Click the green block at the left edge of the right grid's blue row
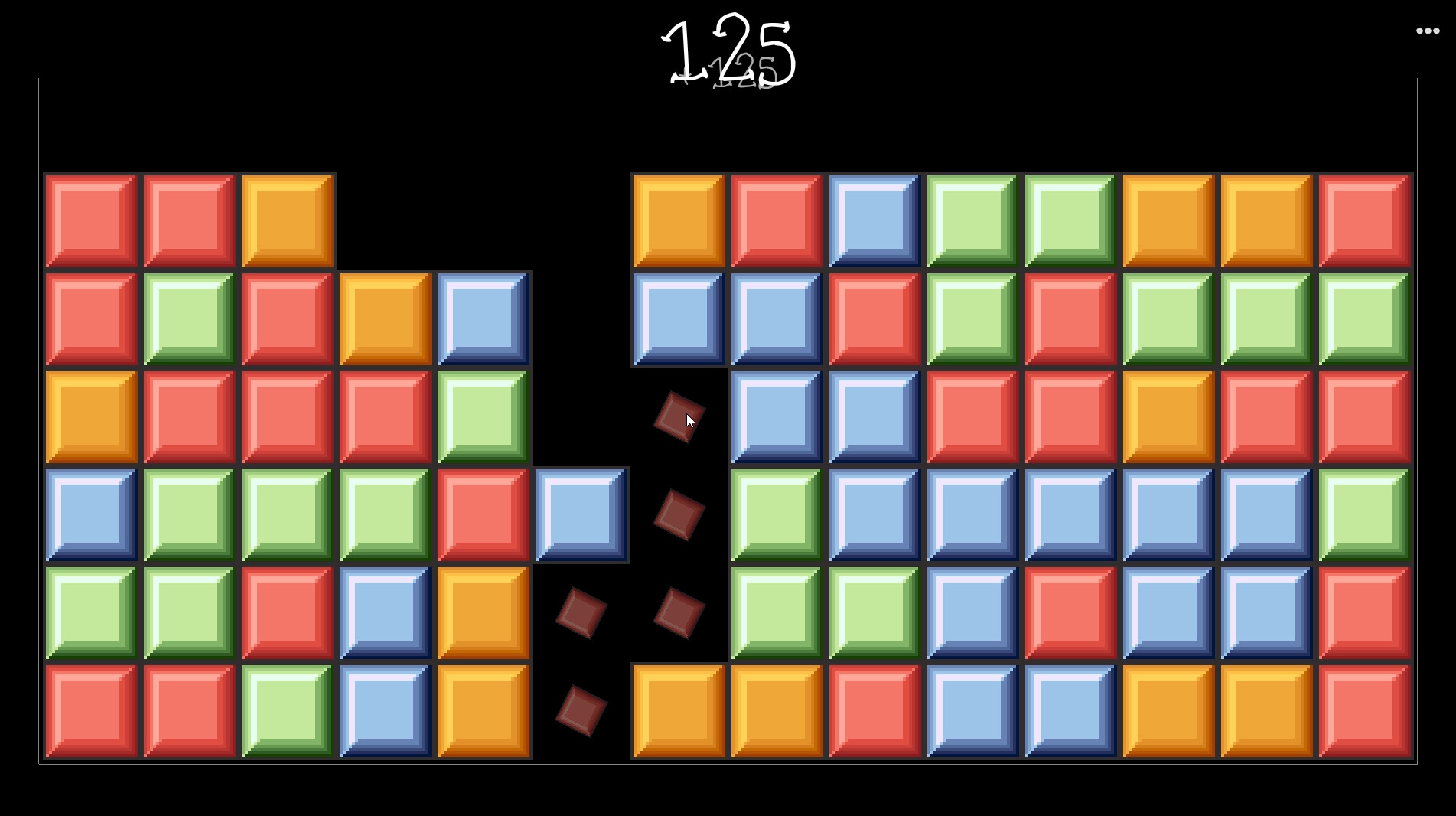The image size is (1456, 816). [x=775, y=514]
